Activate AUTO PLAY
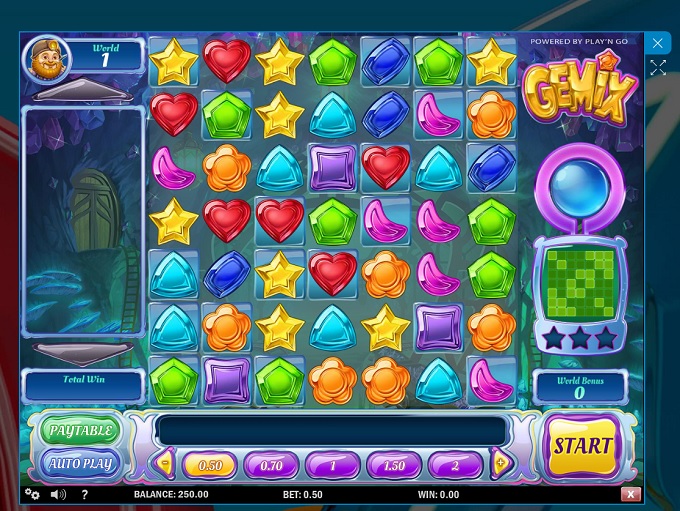The width and height of the screenshot is (680, 511). coord(80,463)
